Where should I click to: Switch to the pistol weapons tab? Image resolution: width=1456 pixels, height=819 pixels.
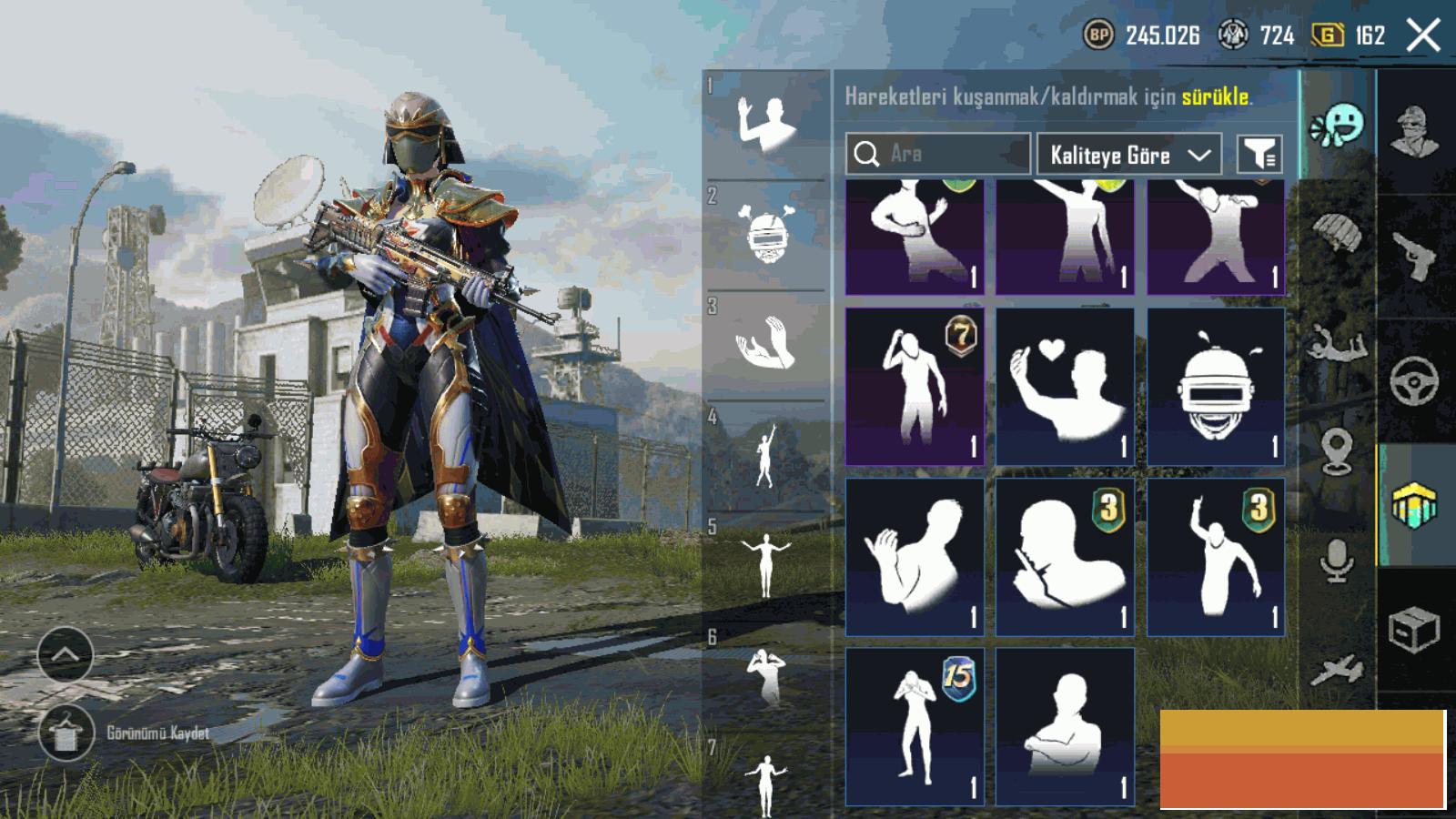pyautogui.click(x=1414, y=257)
